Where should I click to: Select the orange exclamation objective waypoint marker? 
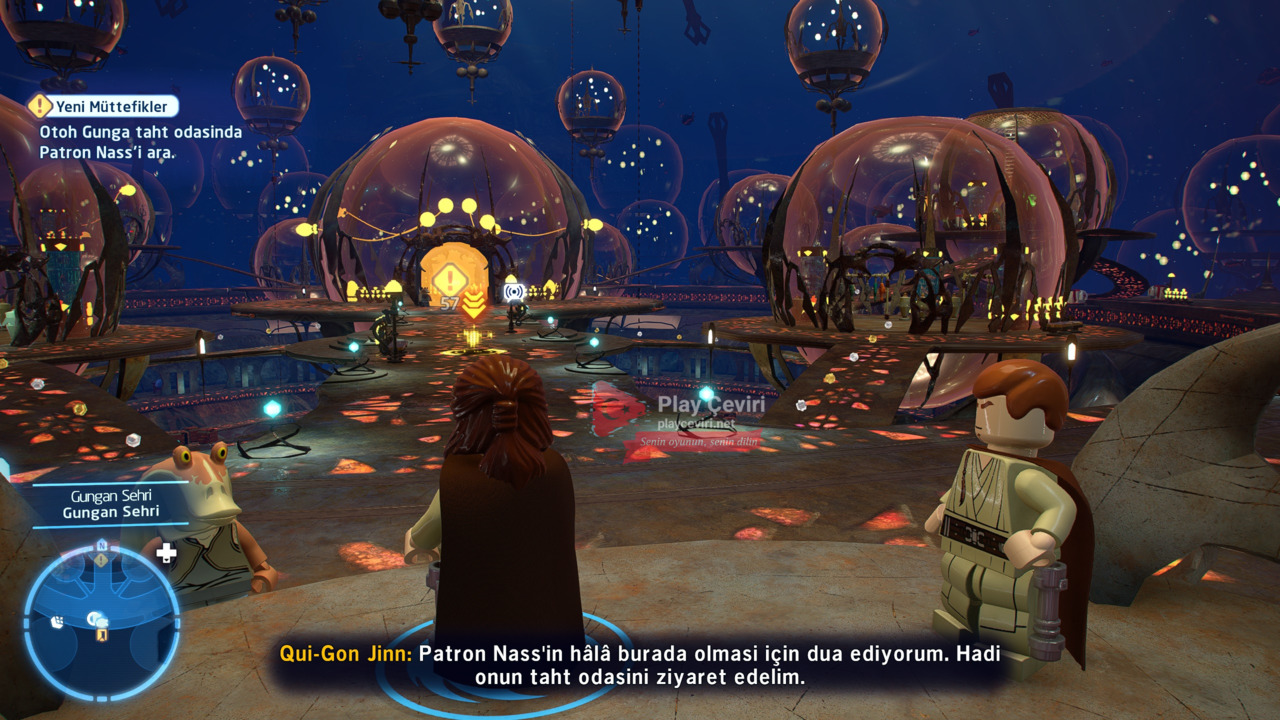[x=450, y=279]
